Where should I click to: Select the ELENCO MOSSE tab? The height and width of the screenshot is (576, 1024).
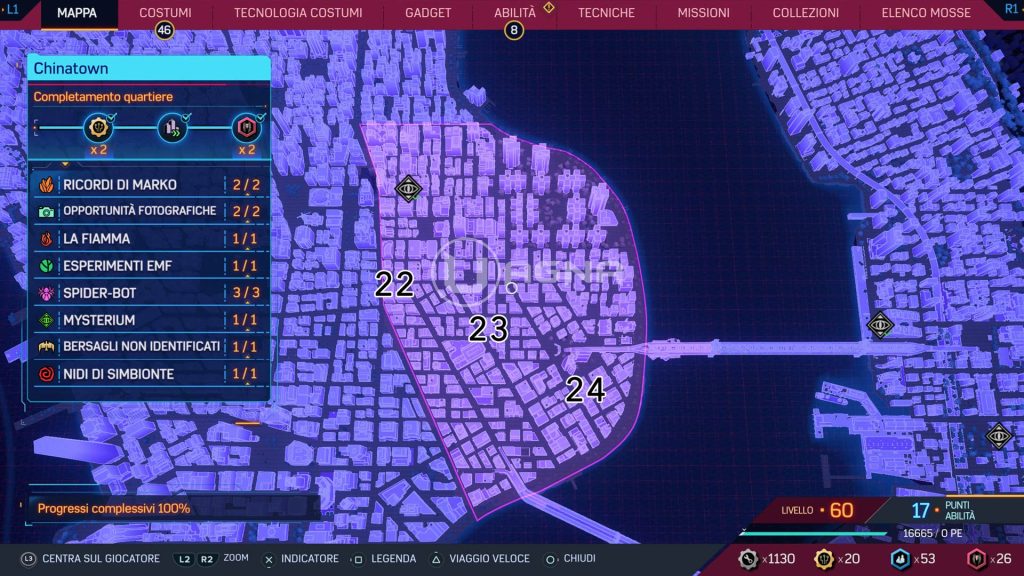(x=926, y=13)
